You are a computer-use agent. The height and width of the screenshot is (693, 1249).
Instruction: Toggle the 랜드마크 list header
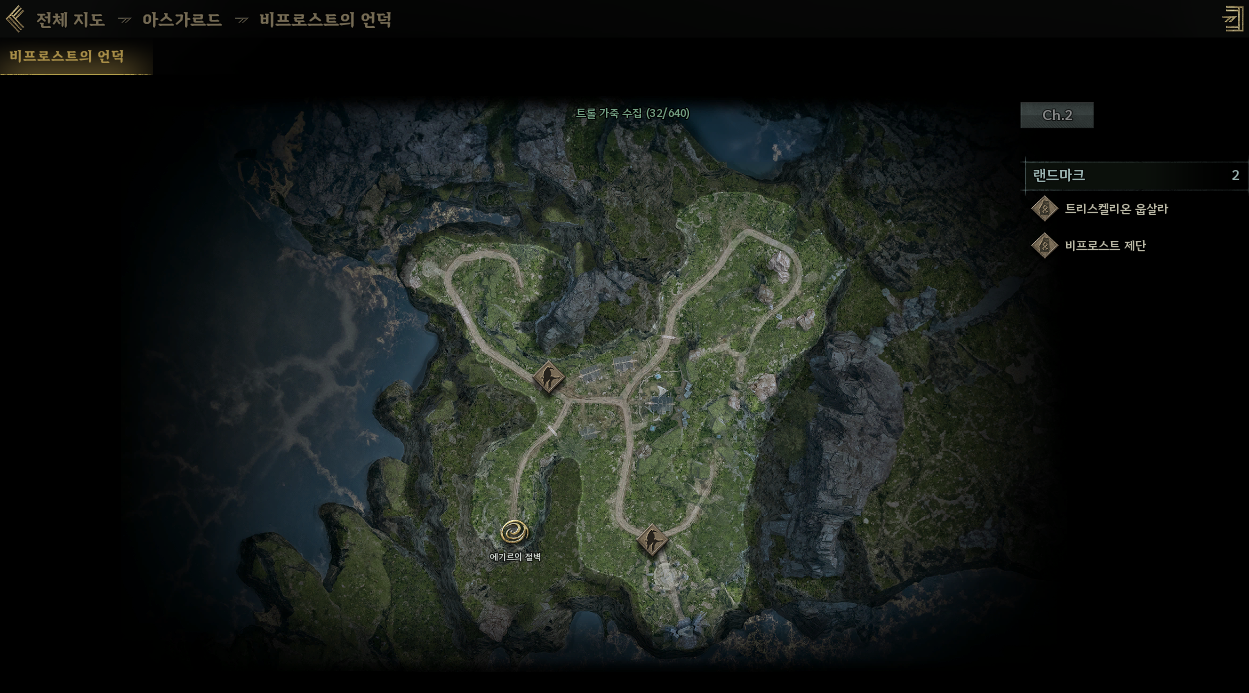pos(1135,175)
